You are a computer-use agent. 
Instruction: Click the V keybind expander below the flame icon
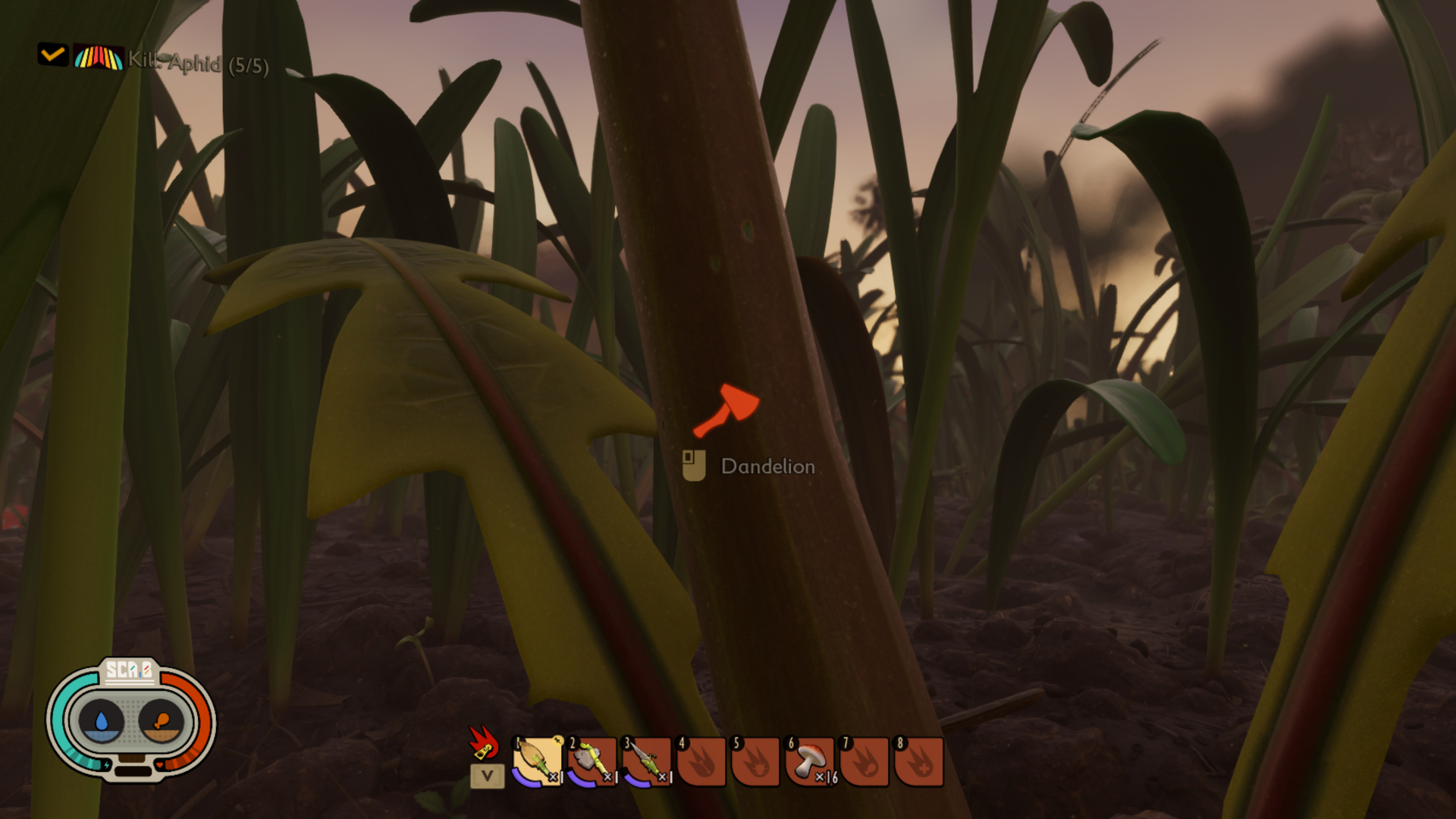pos(488,776)
